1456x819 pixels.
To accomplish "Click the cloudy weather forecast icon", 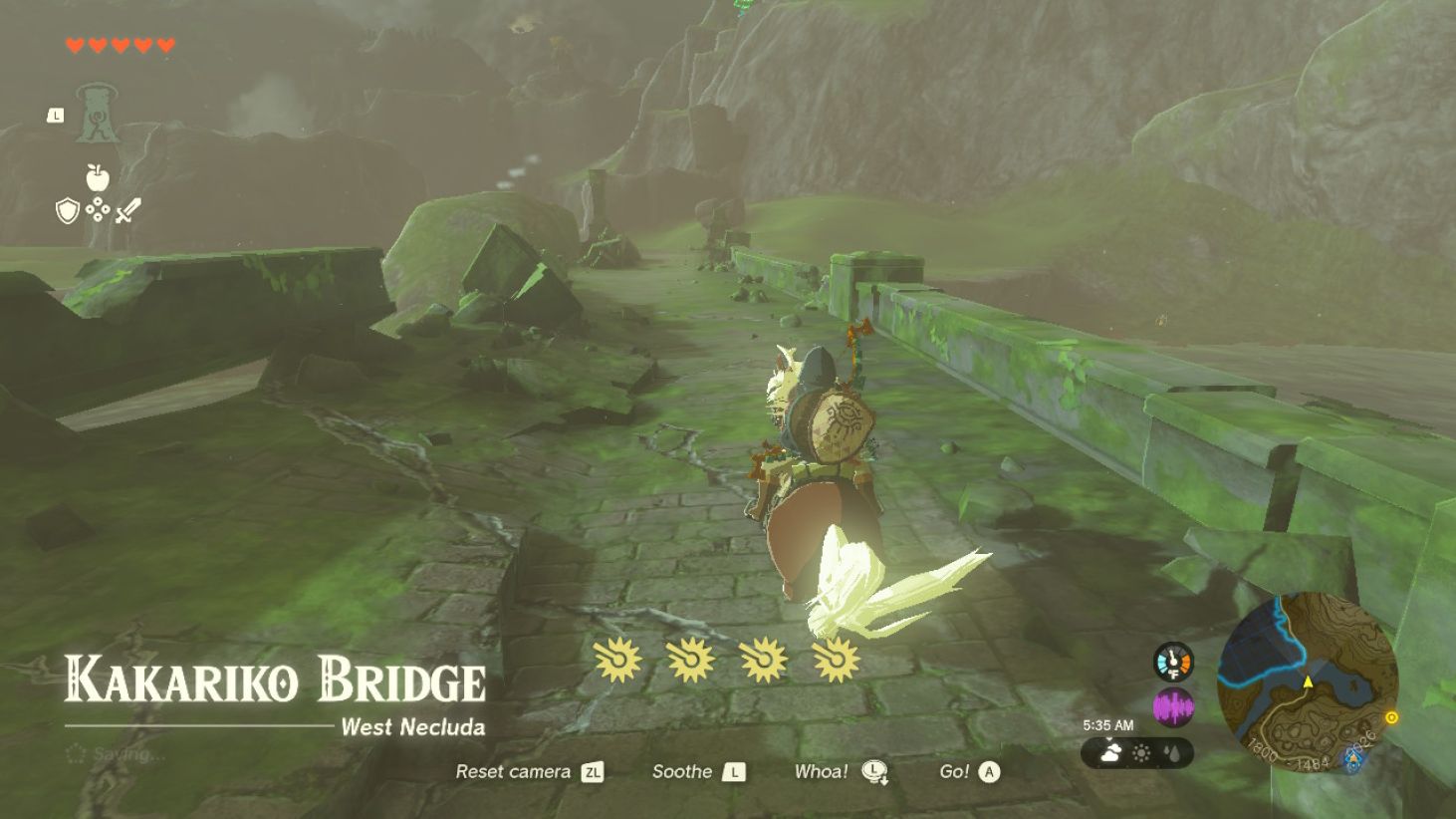I will [1110, 752].
